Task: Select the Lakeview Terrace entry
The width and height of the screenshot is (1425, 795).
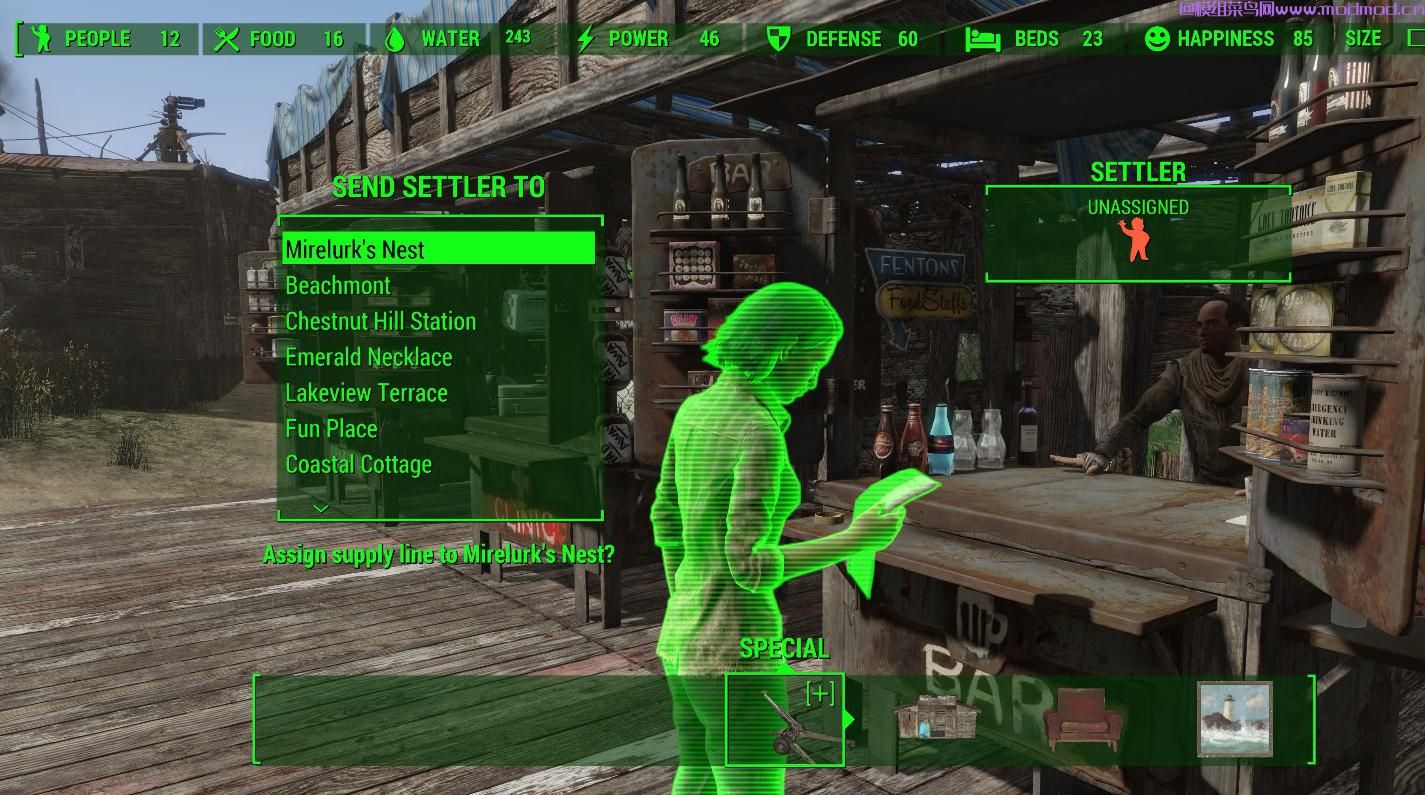Action: coord(366,393)
